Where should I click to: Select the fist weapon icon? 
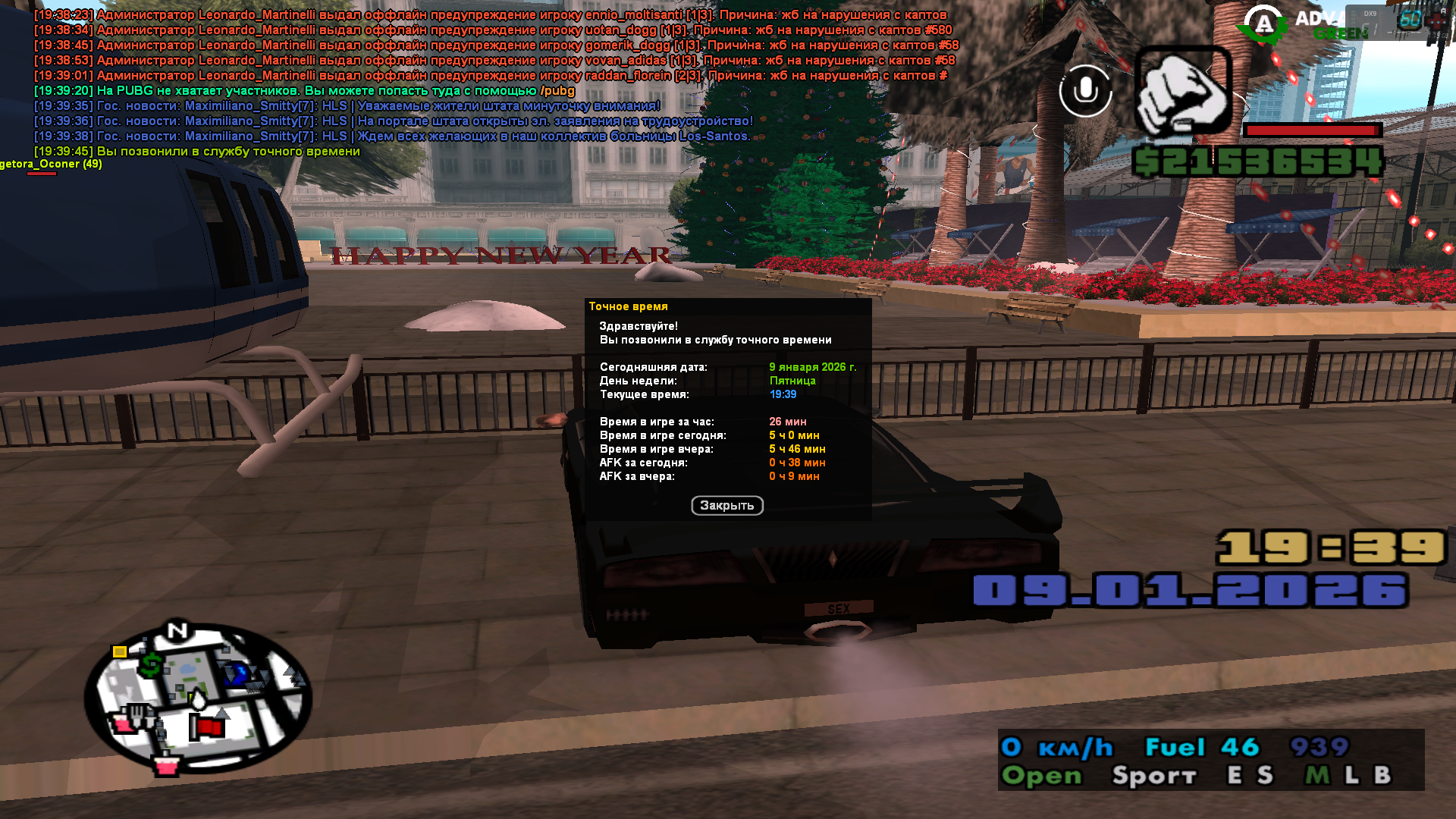pos(1182,91)
